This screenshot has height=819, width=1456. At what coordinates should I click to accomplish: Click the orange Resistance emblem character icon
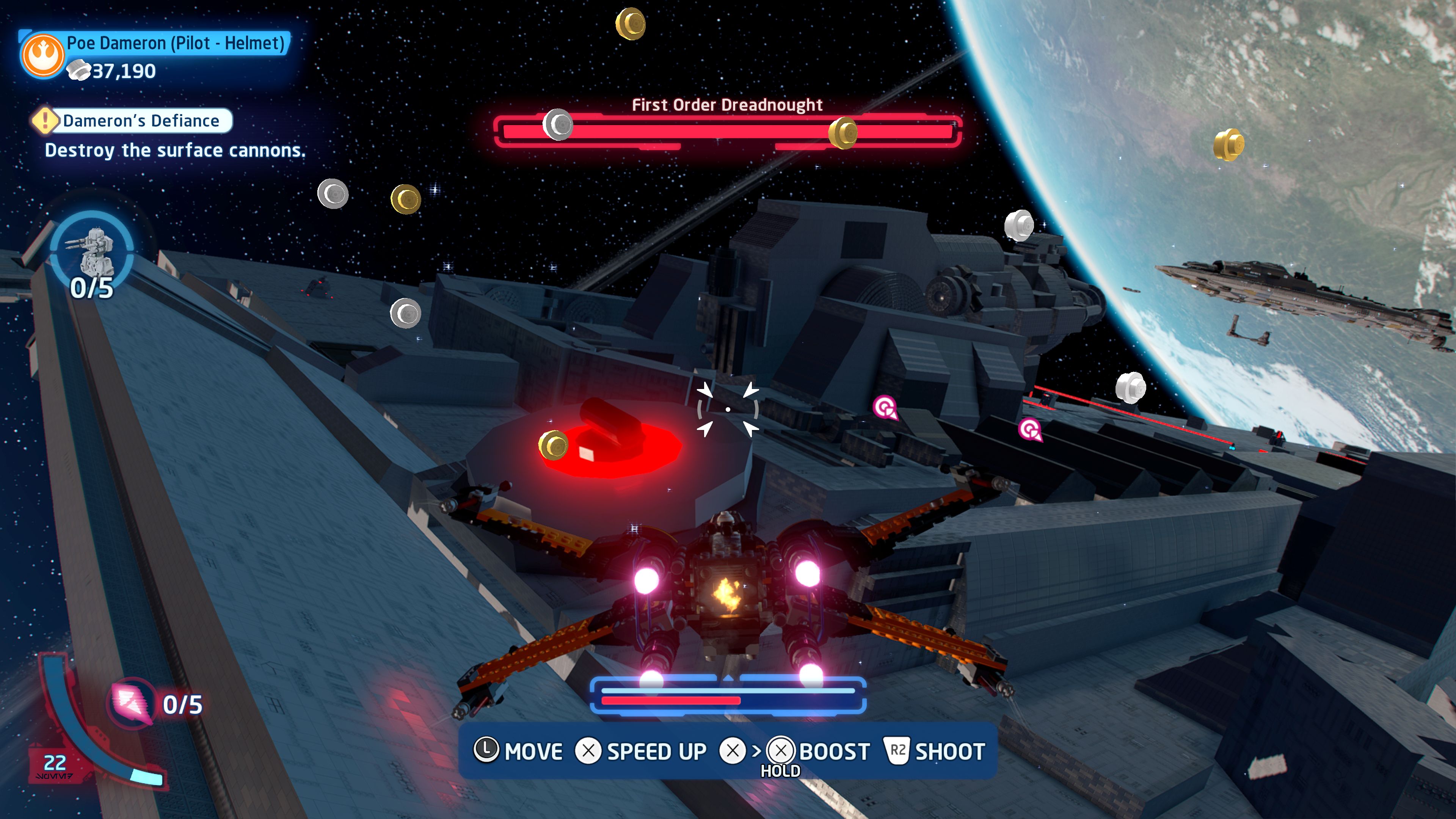[42, 55]
